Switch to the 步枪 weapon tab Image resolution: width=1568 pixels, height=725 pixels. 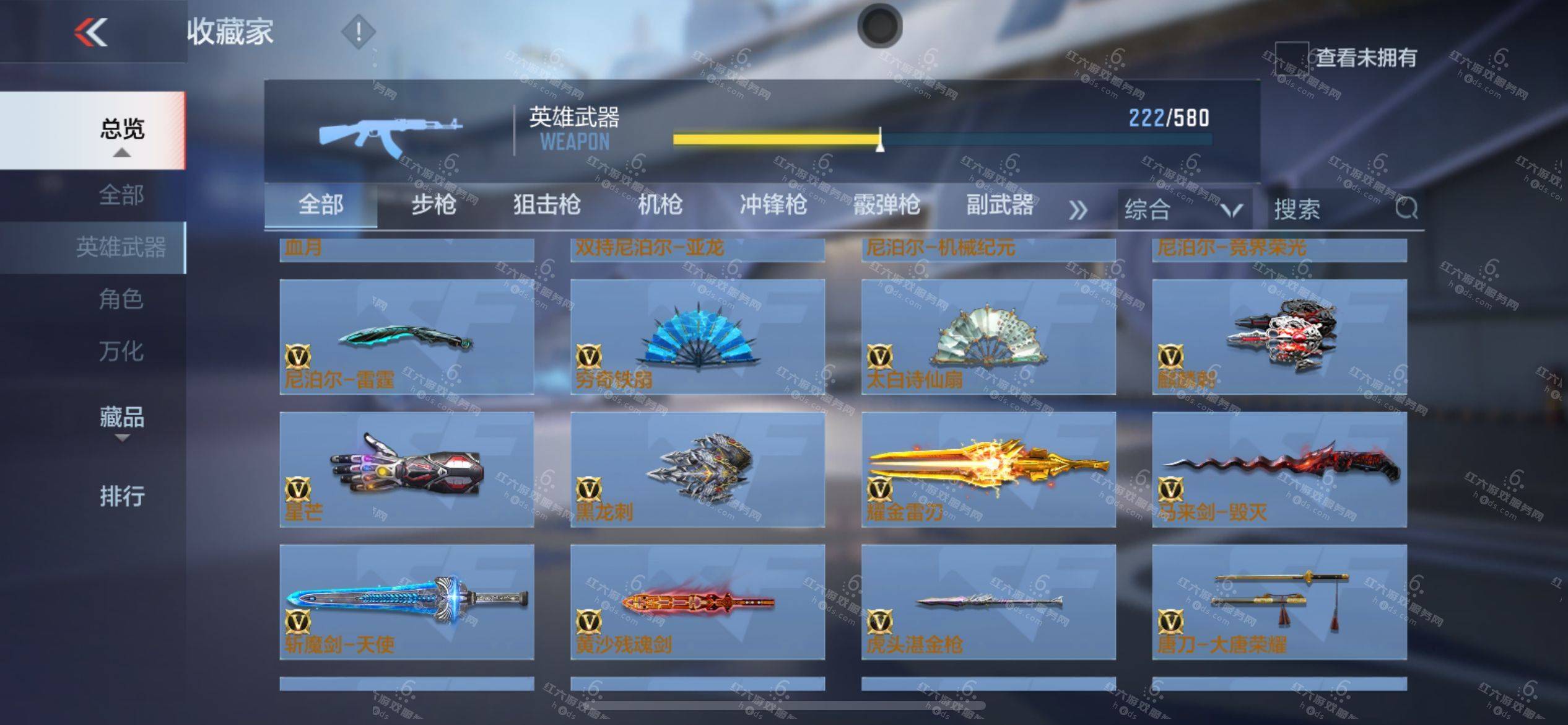pyautogui.click(x=433, y=205)
